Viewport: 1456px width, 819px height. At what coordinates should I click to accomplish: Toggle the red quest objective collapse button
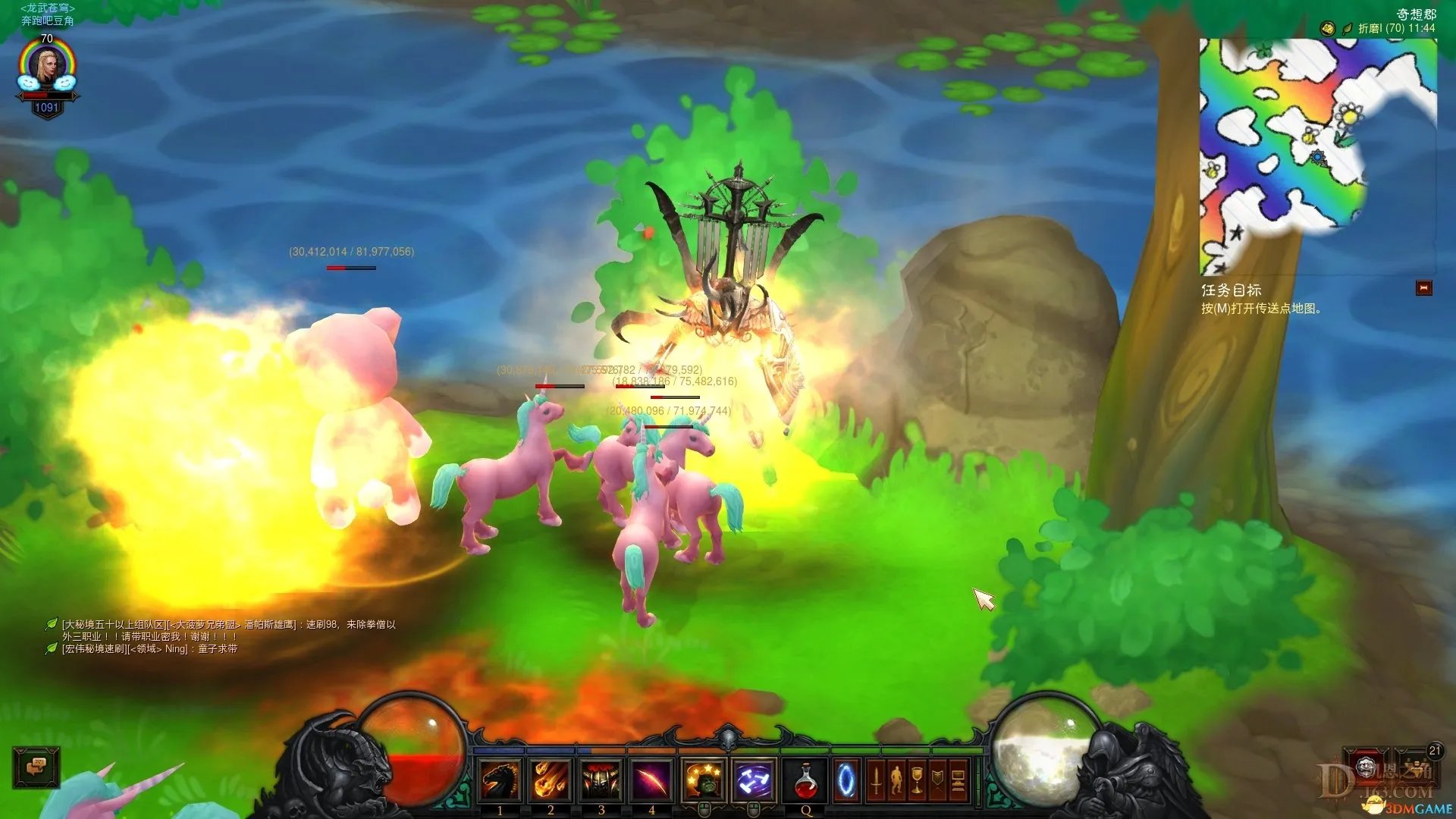1423,288
